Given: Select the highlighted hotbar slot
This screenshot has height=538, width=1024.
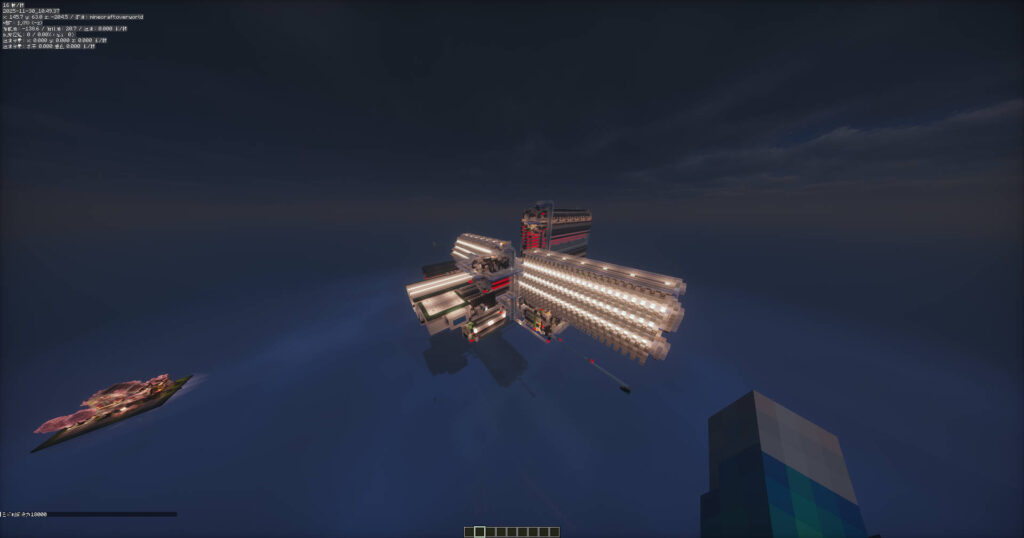Looking at the screenshot, I should (x=479, y=532).
